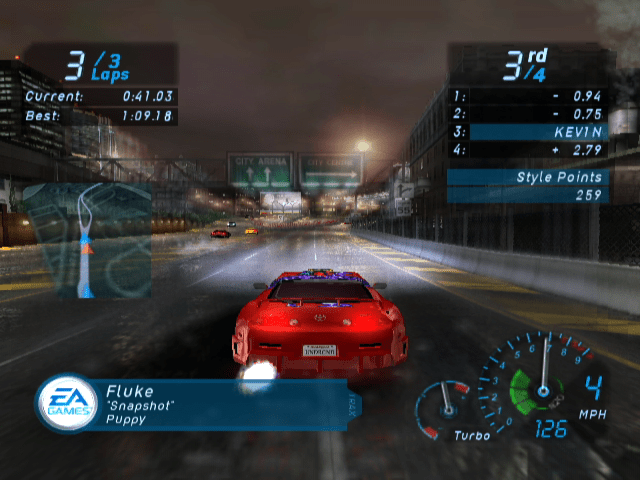
Task: Click the EA Games logo
Action: (67, 404)
